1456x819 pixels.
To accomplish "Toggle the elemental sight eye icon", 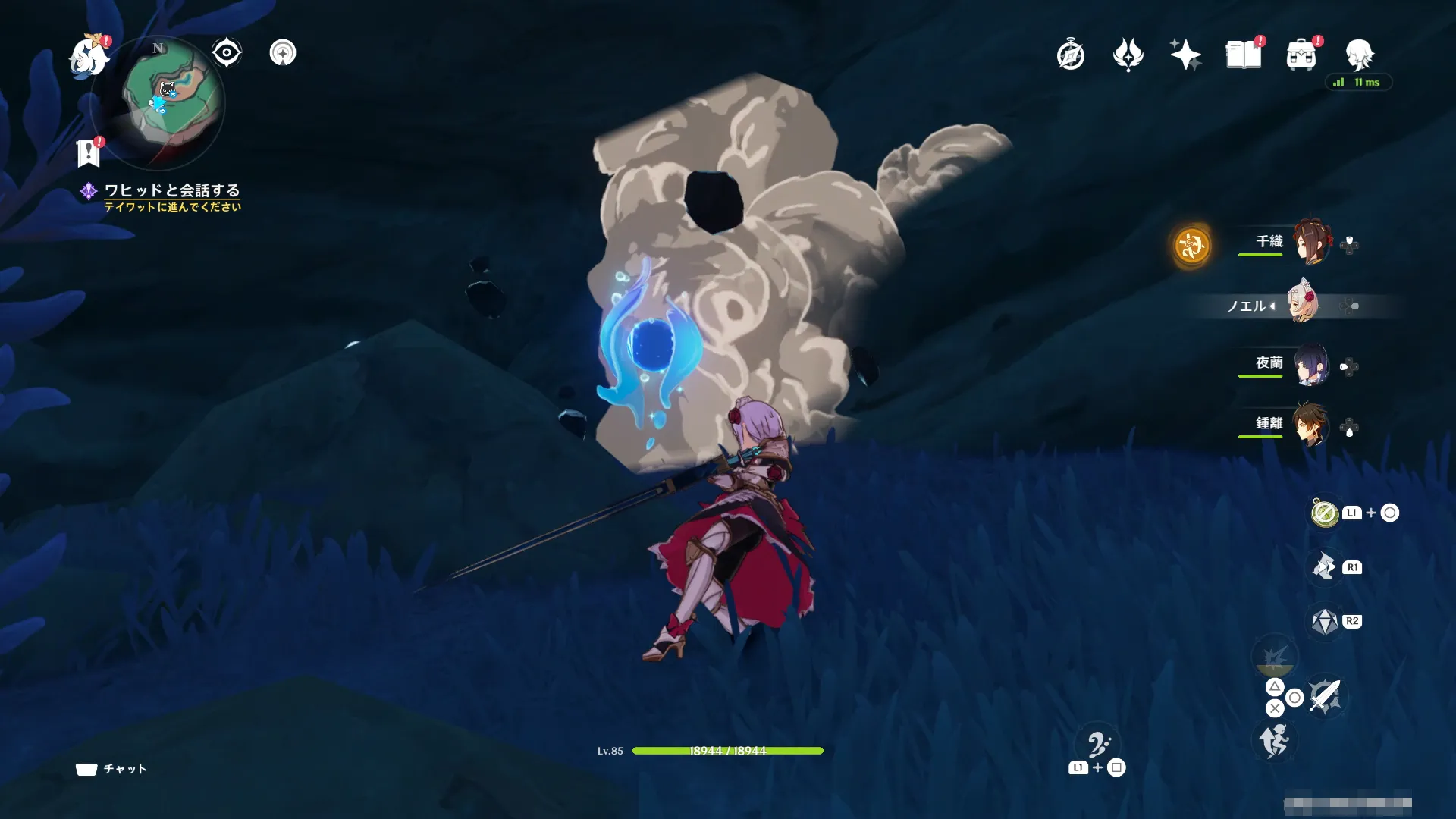I will 226,53.
